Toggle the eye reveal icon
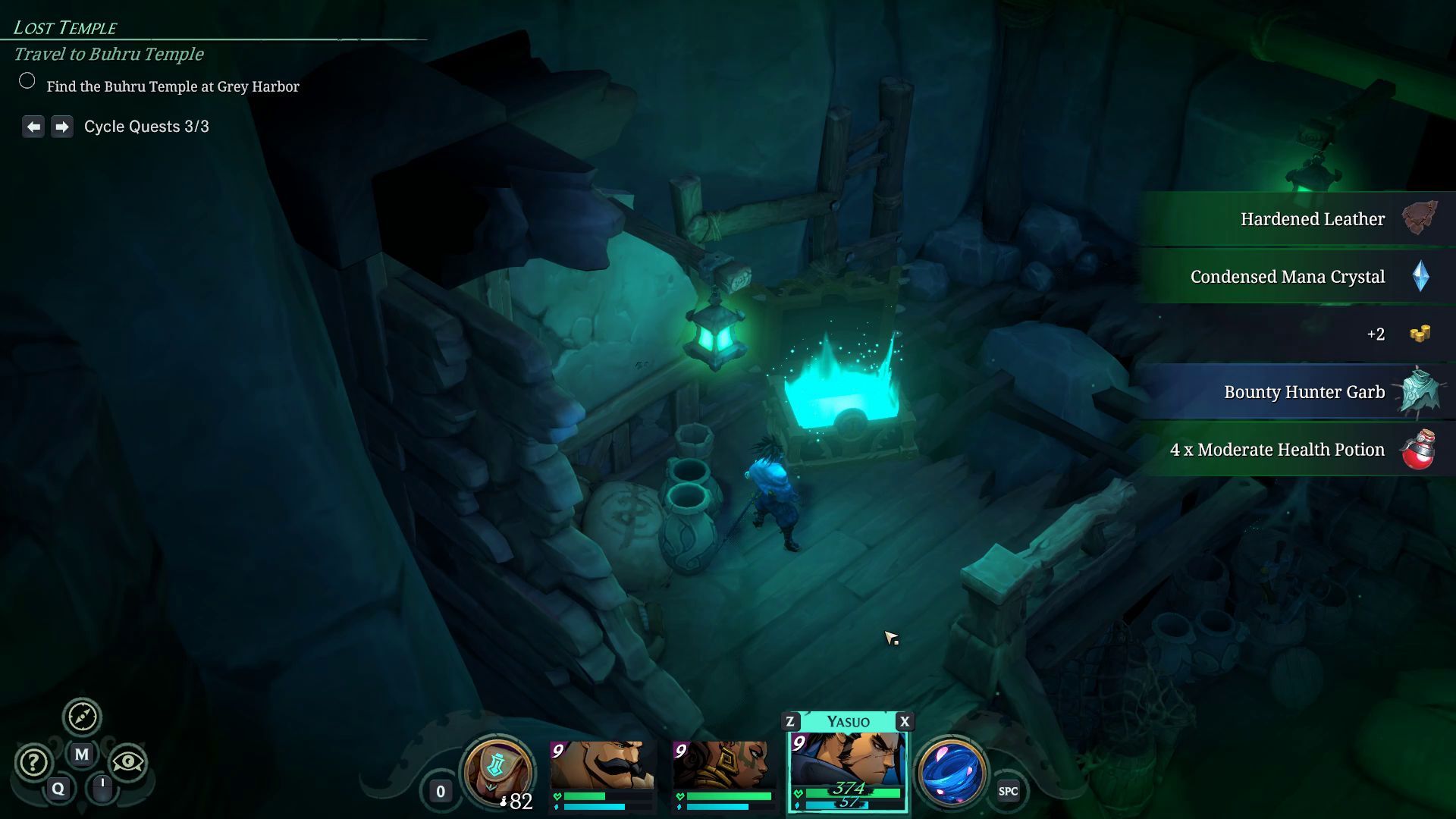The width and height of the screenshot is (1456, 819). pos(129,762)
